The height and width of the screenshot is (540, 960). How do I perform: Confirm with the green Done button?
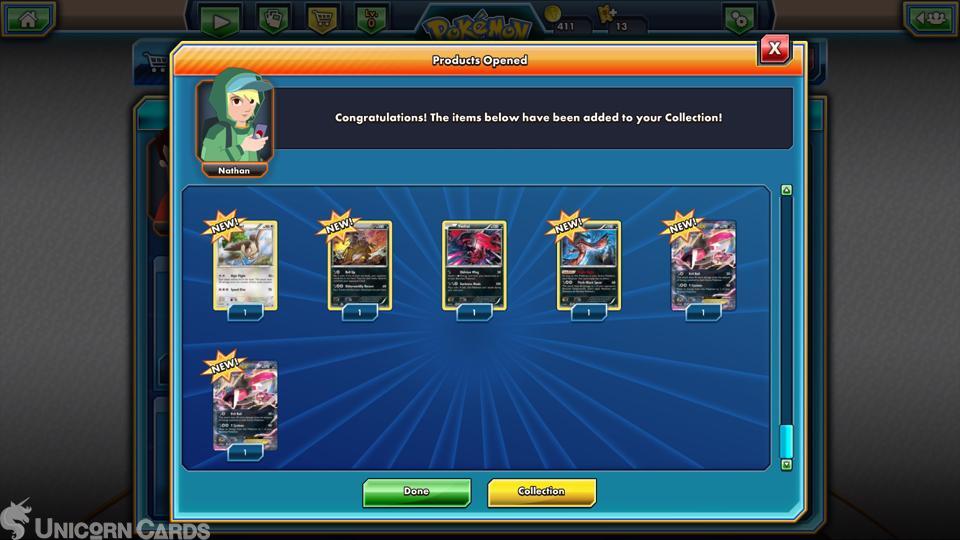click(416, 492)
